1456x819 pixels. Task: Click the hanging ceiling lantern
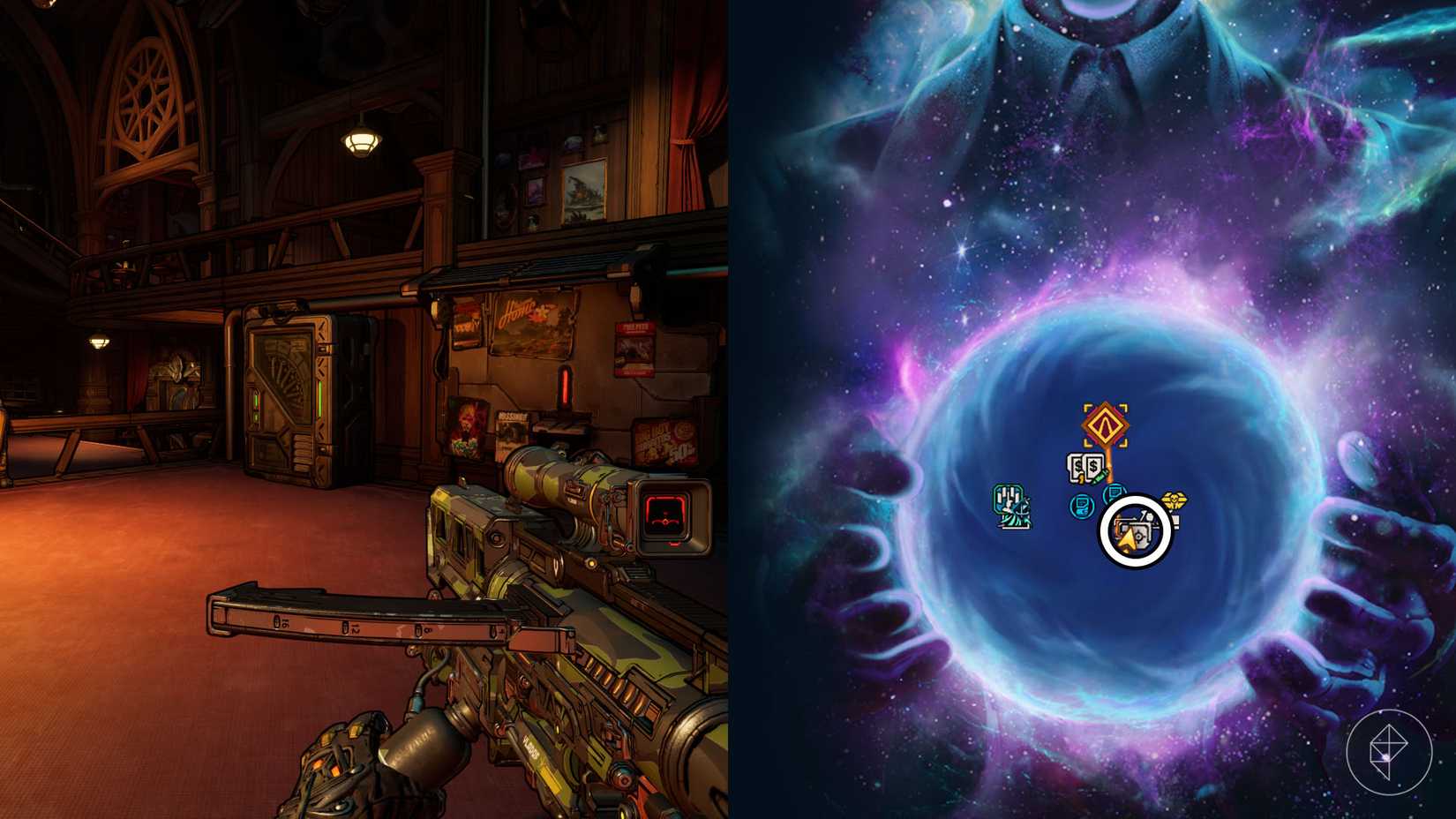(362, 141)
